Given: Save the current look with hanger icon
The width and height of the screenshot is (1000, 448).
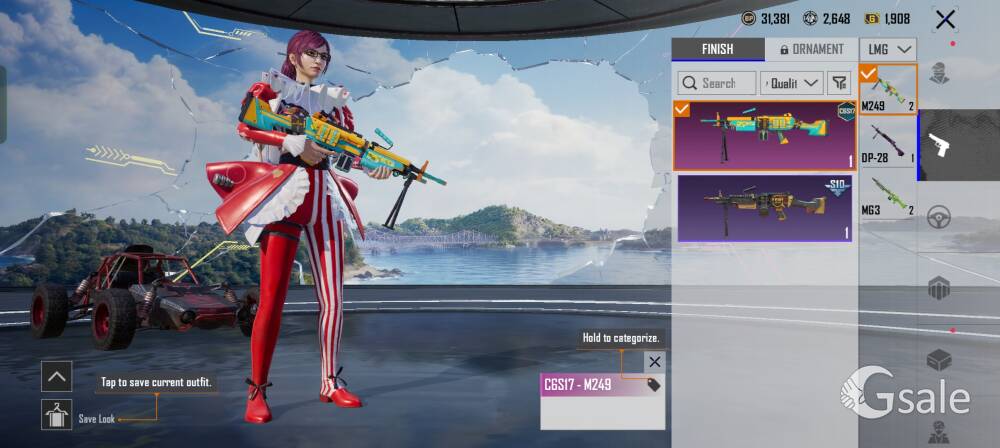Looking at the screenshot, I should (x=56, y=414).
